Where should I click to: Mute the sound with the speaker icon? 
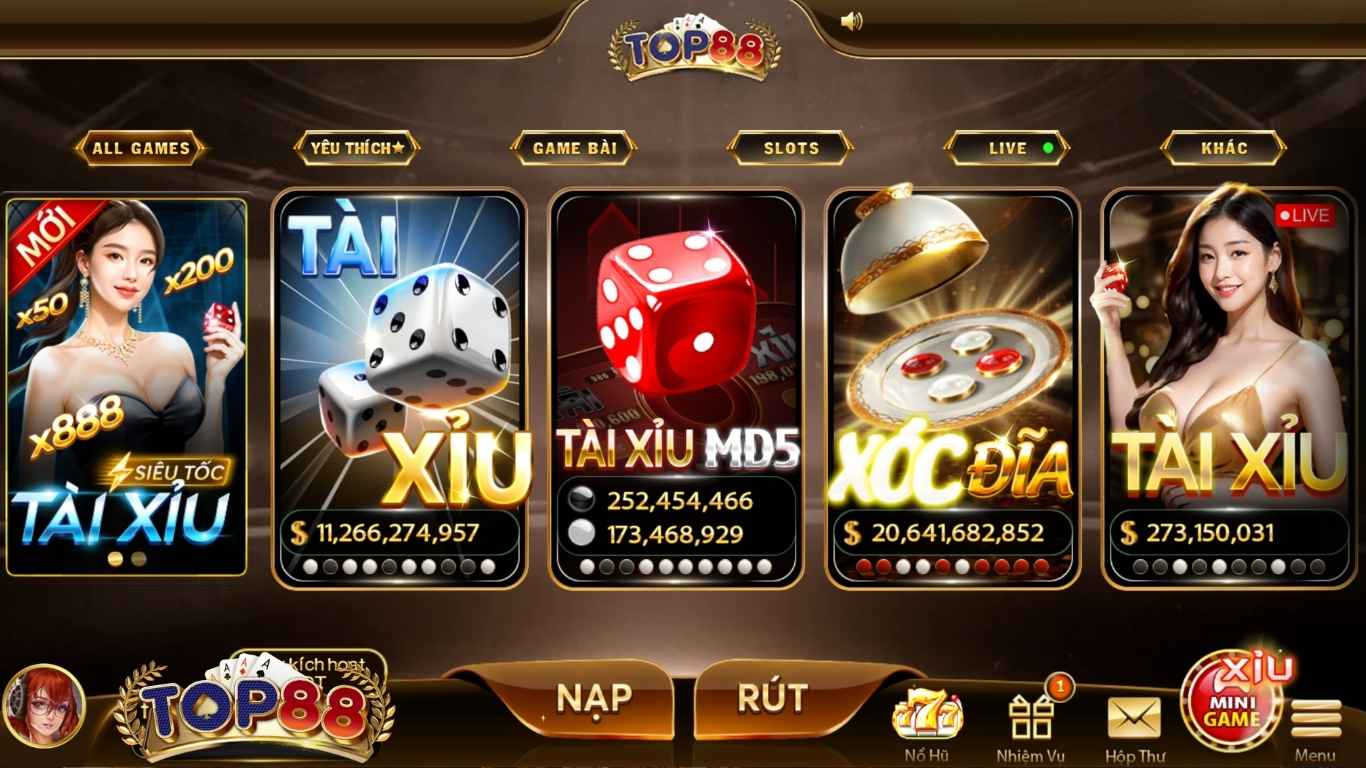(852, 20)
